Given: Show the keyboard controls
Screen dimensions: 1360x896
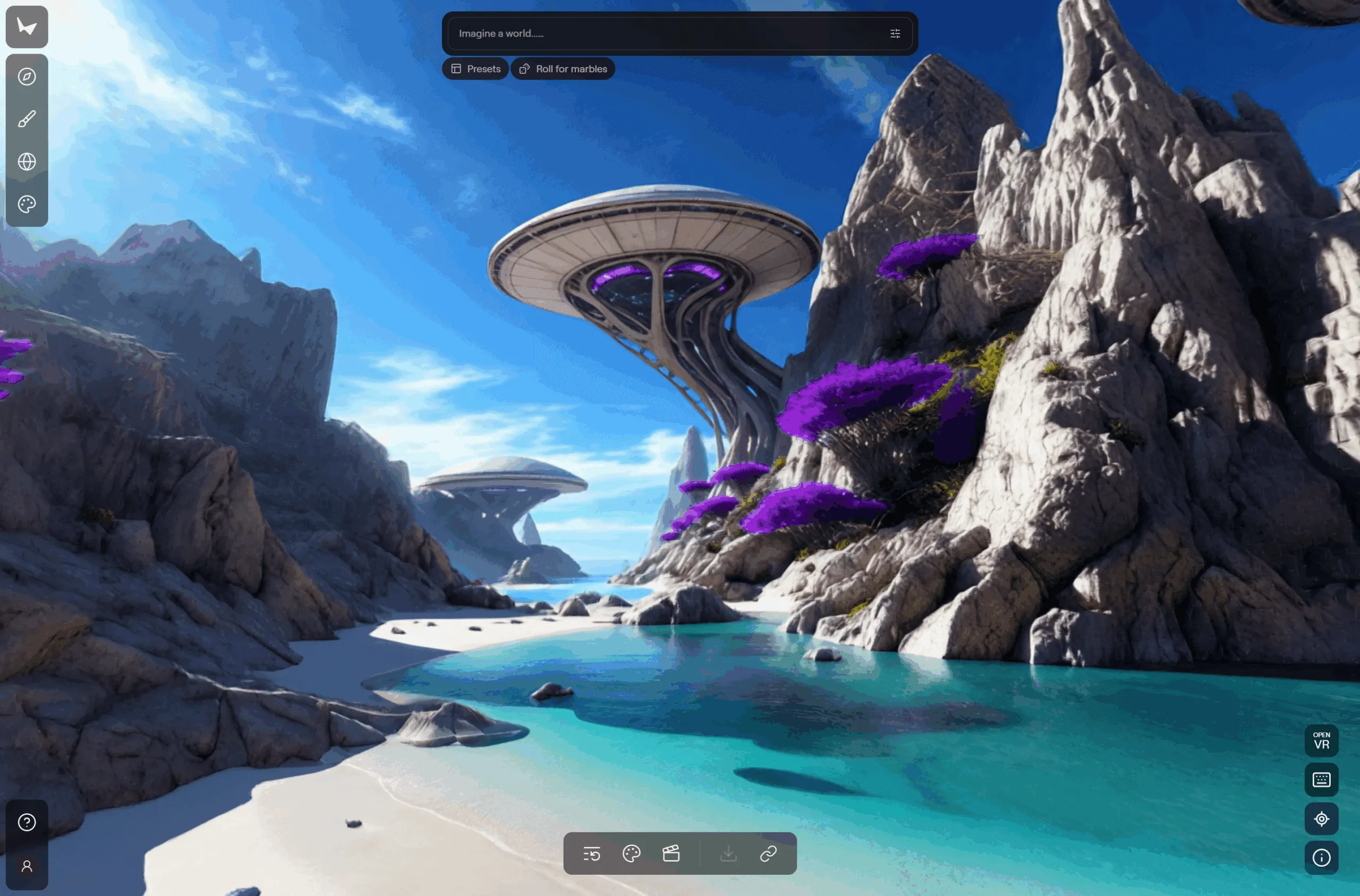Looking at the screenshot, I should [x=1321, y=780].
